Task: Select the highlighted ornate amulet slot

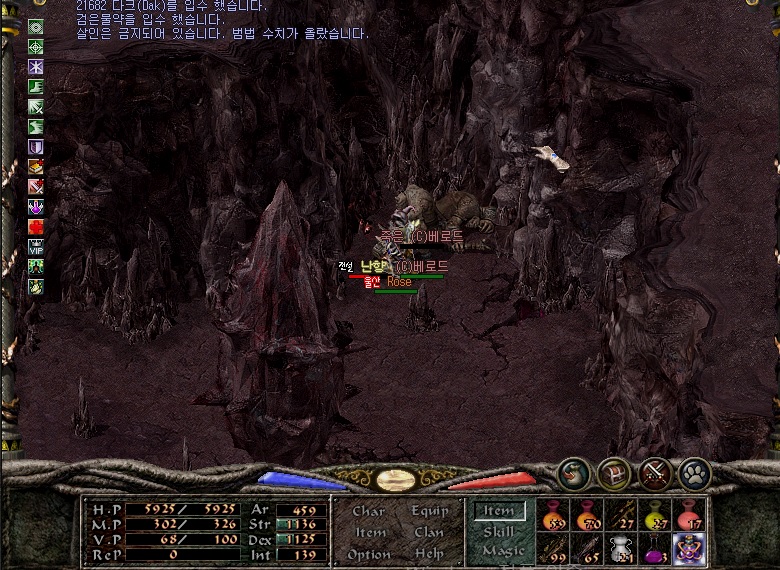Action: [x=689, y=548]
